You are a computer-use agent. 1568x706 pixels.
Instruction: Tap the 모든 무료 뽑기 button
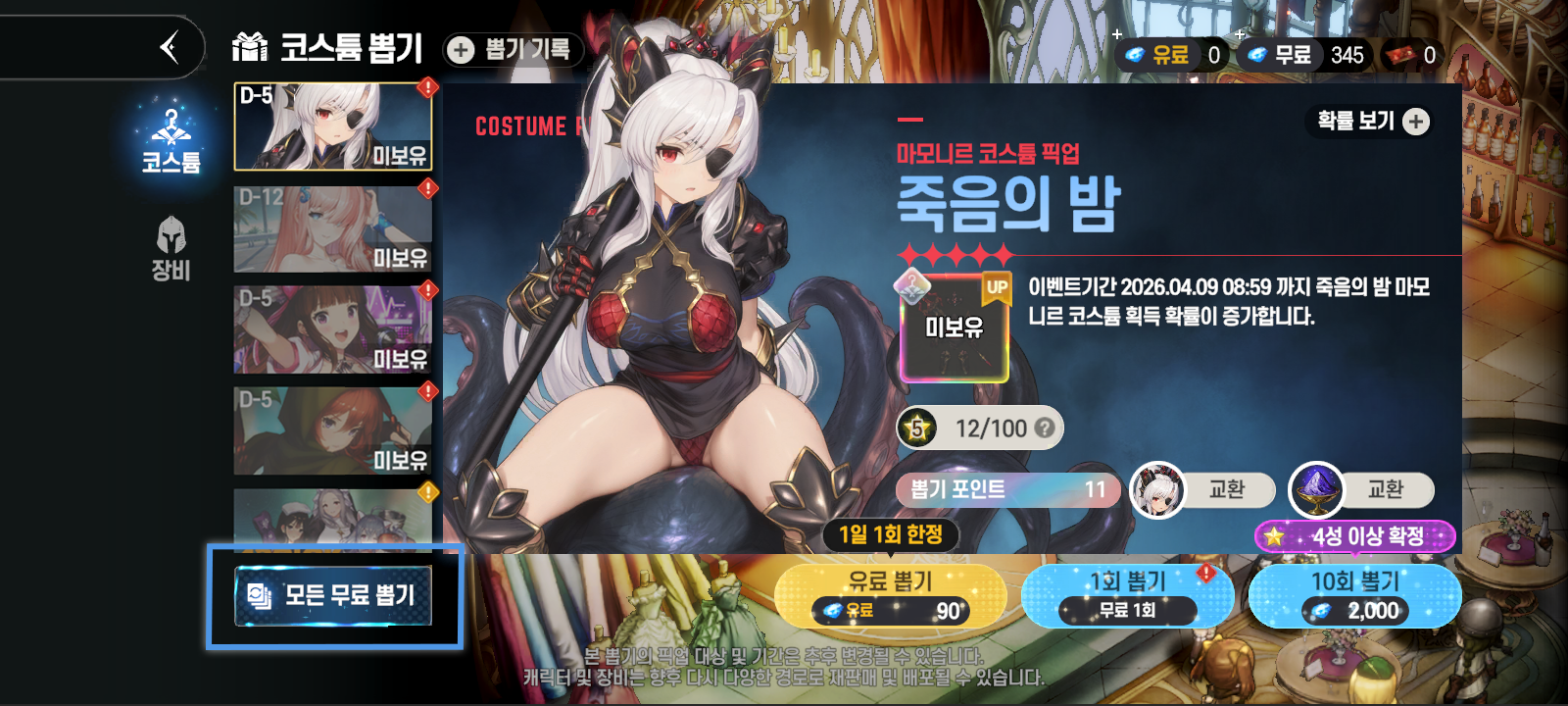(x=333, y=595)
